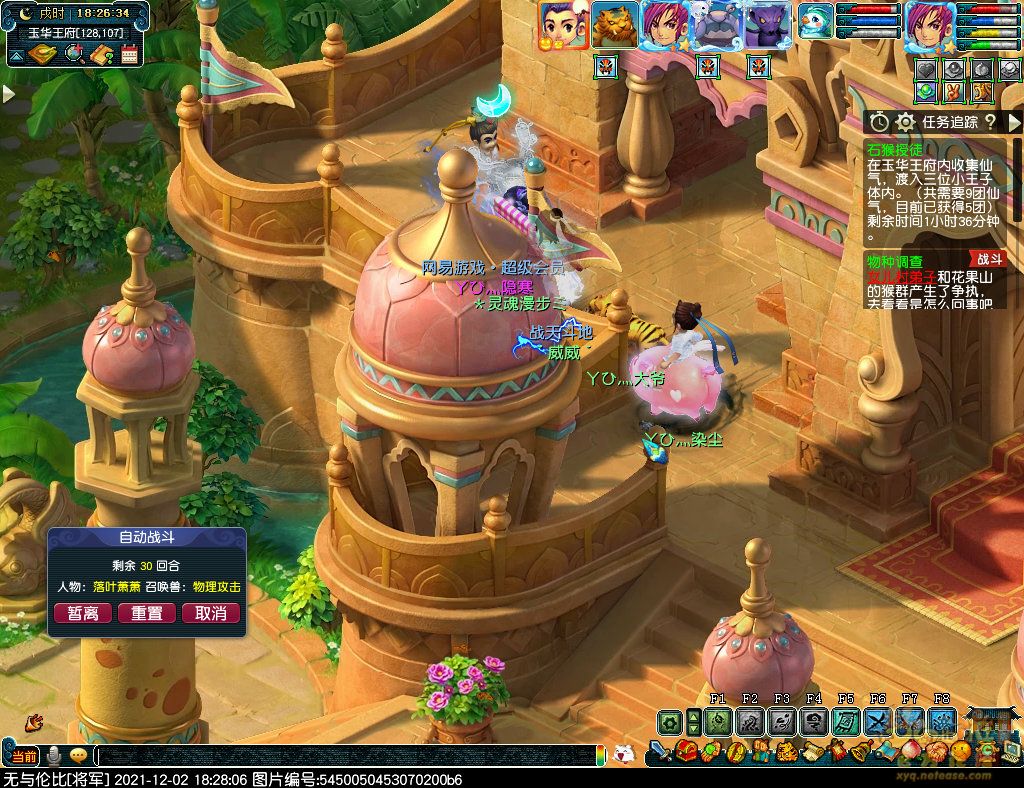
Task: Open the chat emoji face button
Action: tap(78, 756)
